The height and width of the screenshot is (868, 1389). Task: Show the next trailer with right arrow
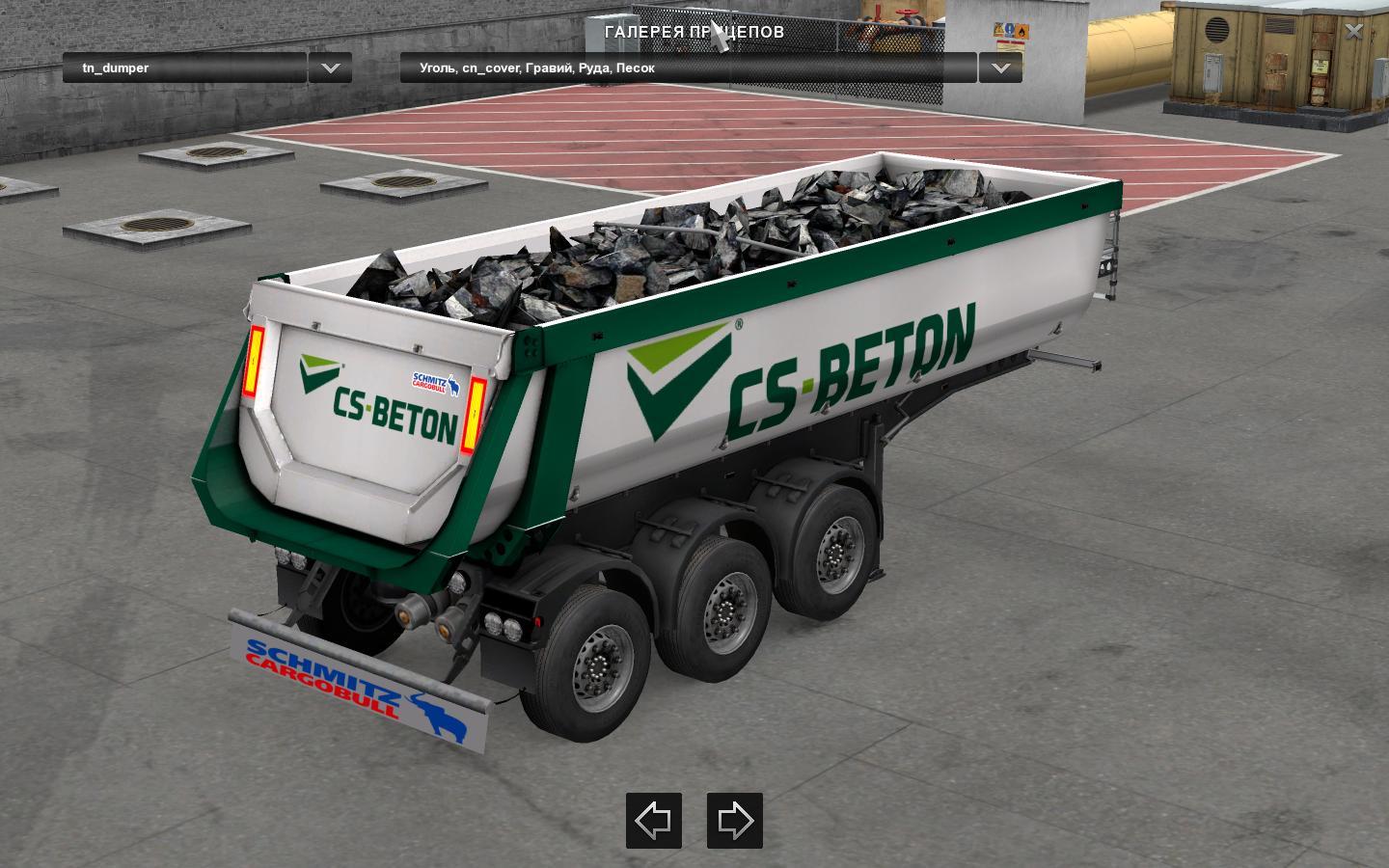point(735,821)
